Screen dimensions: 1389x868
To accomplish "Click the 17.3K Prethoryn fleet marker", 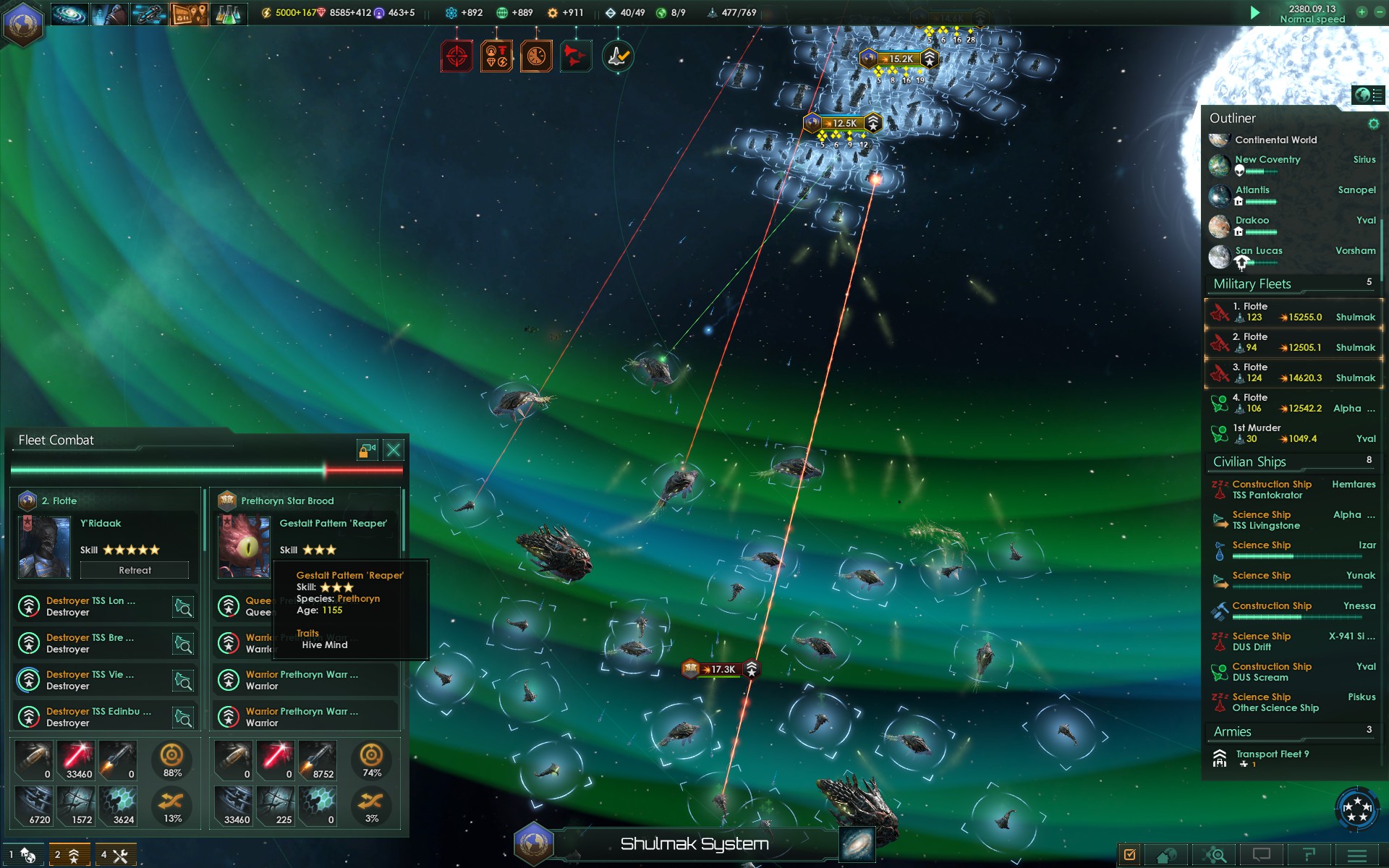I will click(721, 669).
